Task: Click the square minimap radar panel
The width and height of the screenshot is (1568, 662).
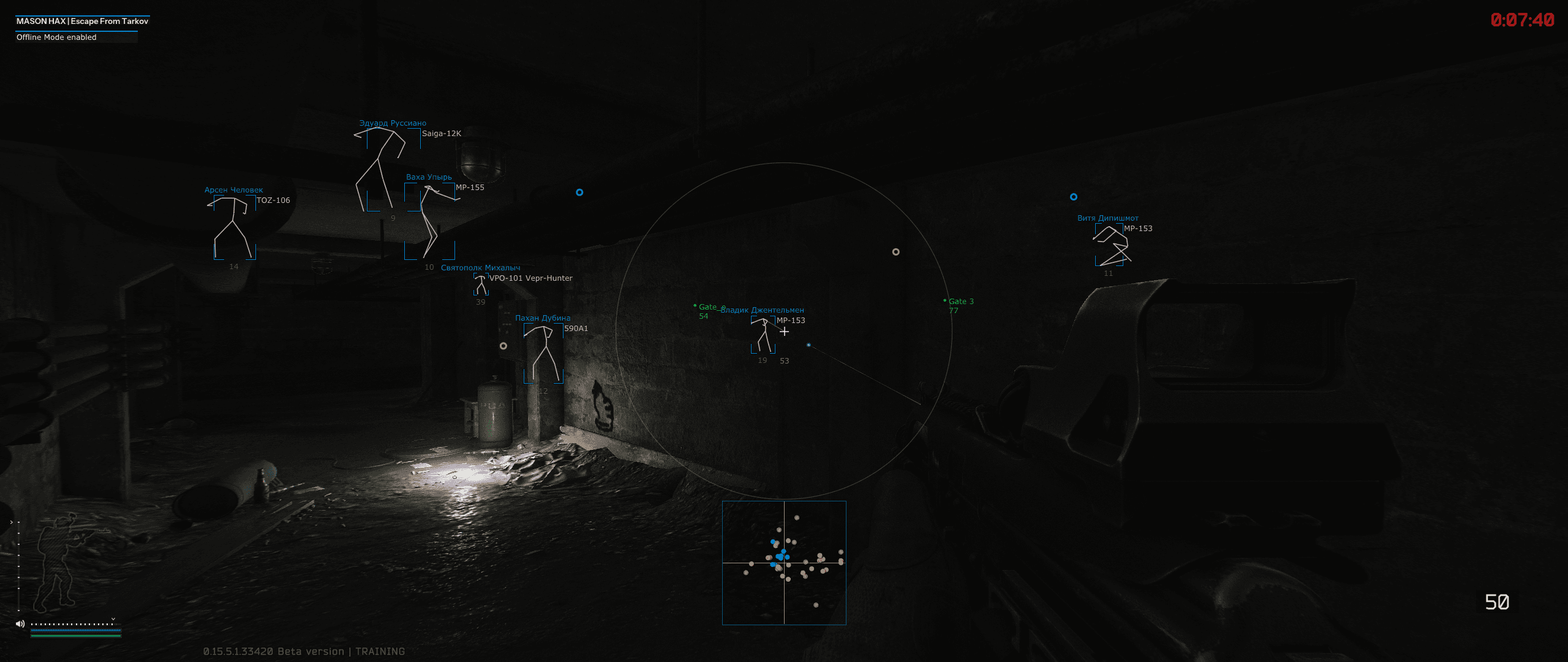Action: [x=784, y=563]
